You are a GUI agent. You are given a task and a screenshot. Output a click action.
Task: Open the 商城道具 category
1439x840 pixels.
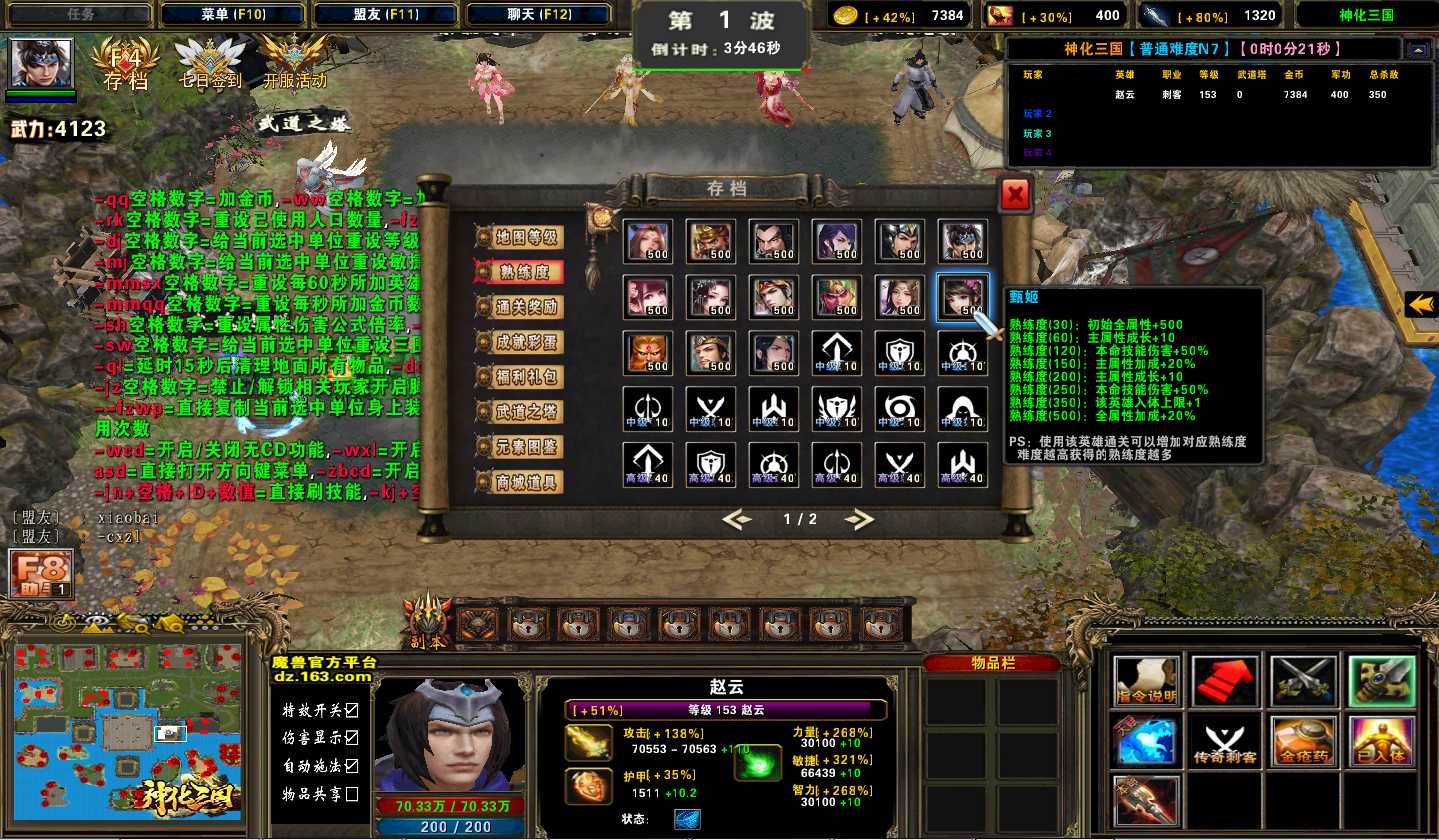[x=520, y=482]
